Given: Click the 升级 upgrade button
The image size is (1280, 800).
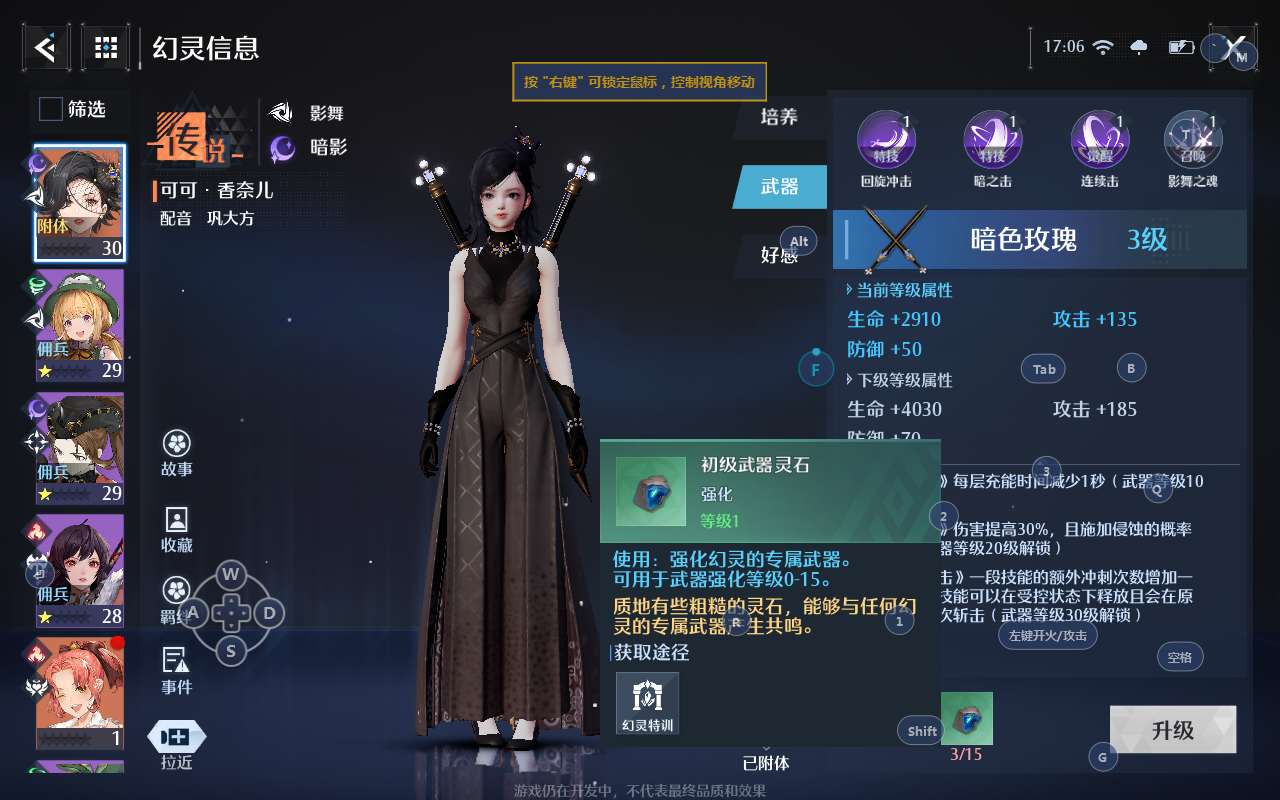Looking at the screenshot, I should (x=1172, y=730).
